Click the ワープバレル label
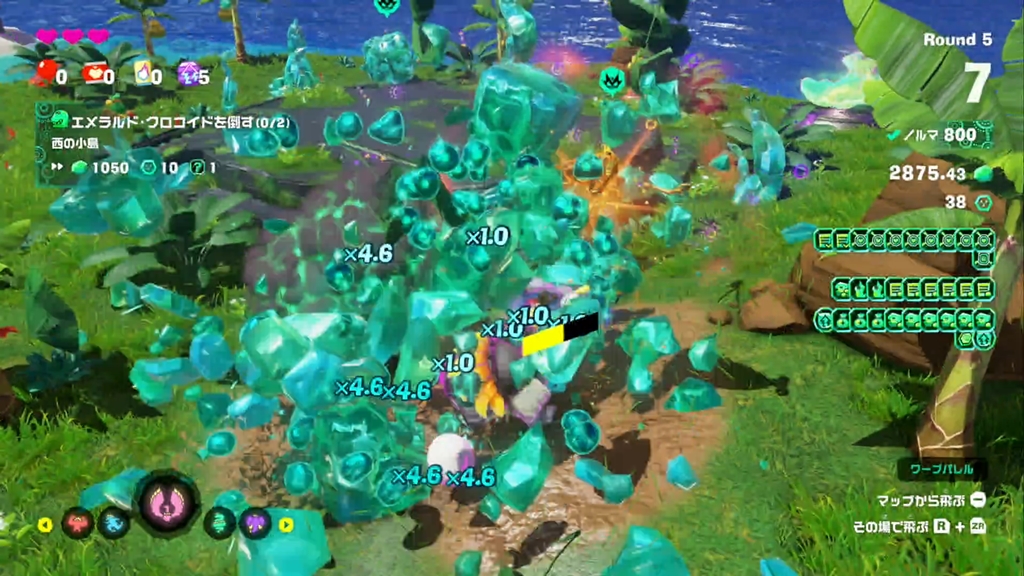Screen dimensions: 1024x576 [941, 469]
